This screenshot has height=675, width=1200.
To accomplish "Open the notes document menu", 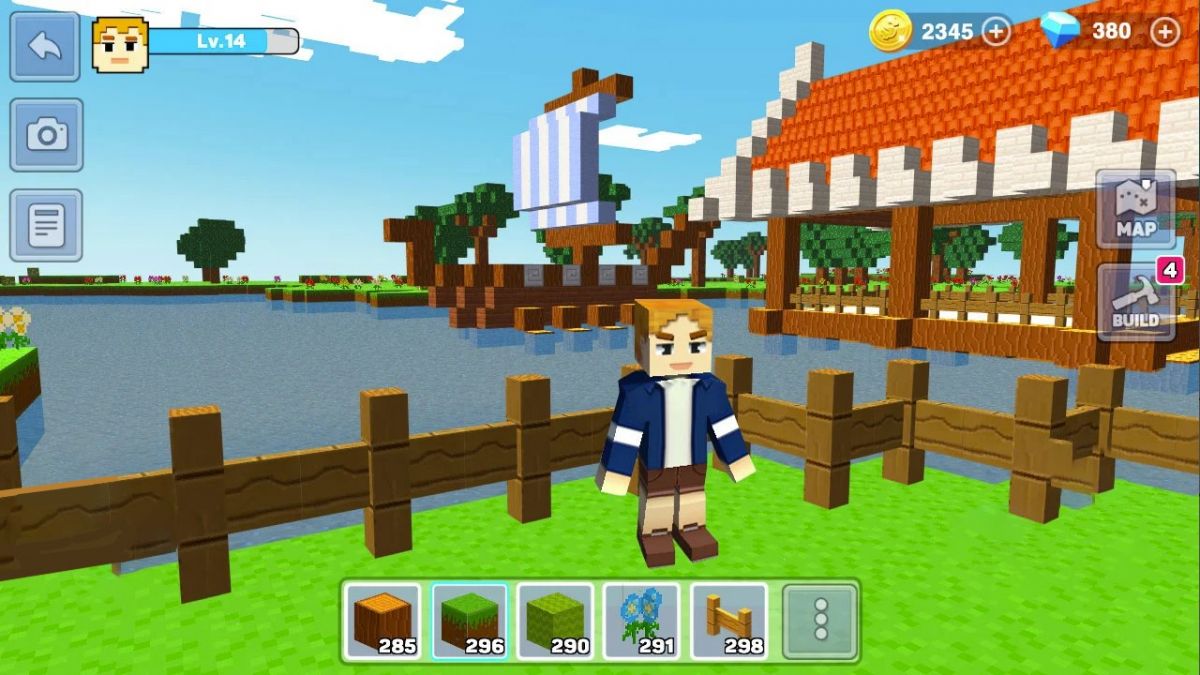I will (45, 225).
